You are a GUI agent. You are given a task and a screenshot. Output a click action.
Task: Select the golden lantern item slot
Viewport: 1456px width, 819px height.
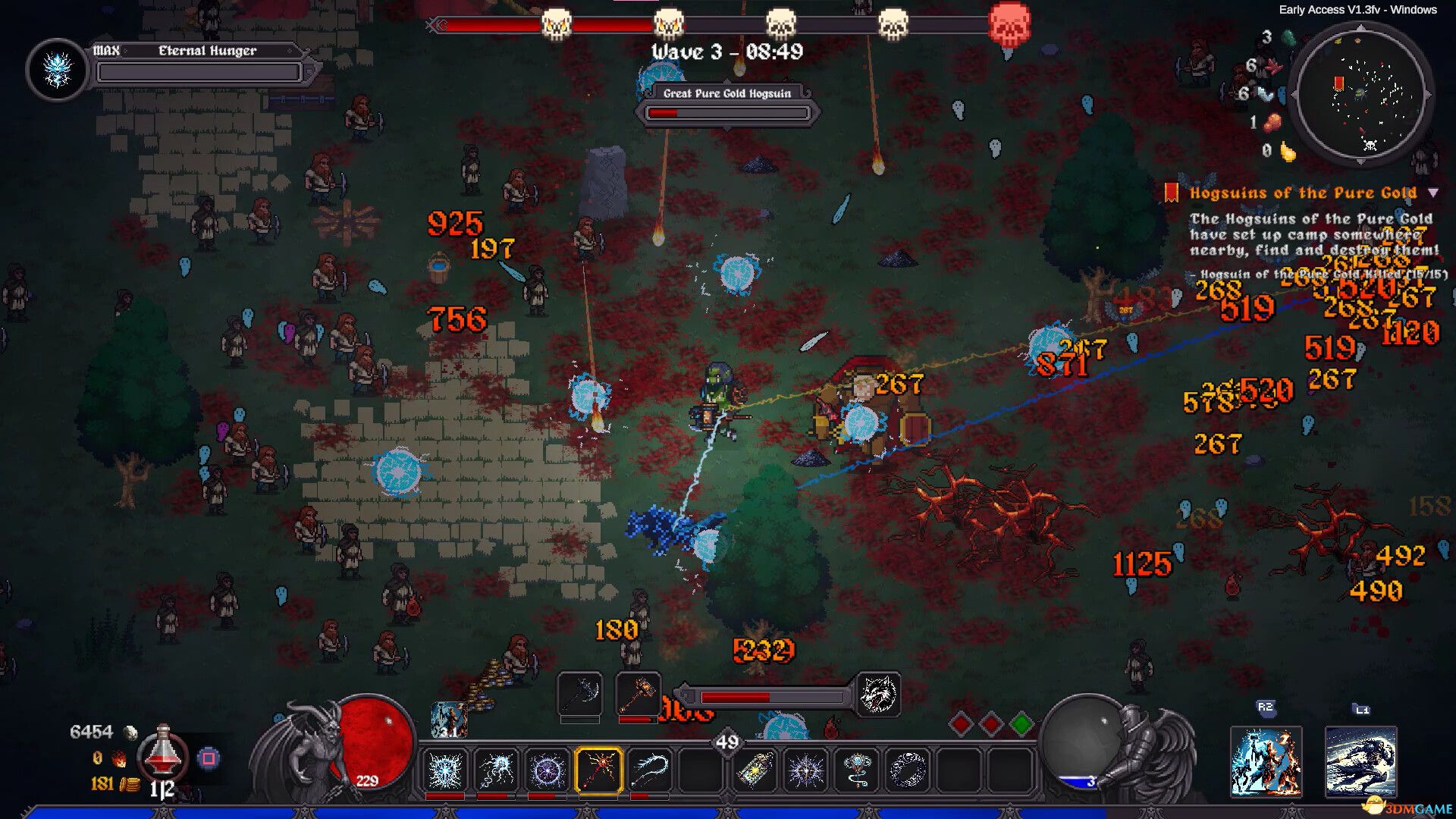coord(755,770)
